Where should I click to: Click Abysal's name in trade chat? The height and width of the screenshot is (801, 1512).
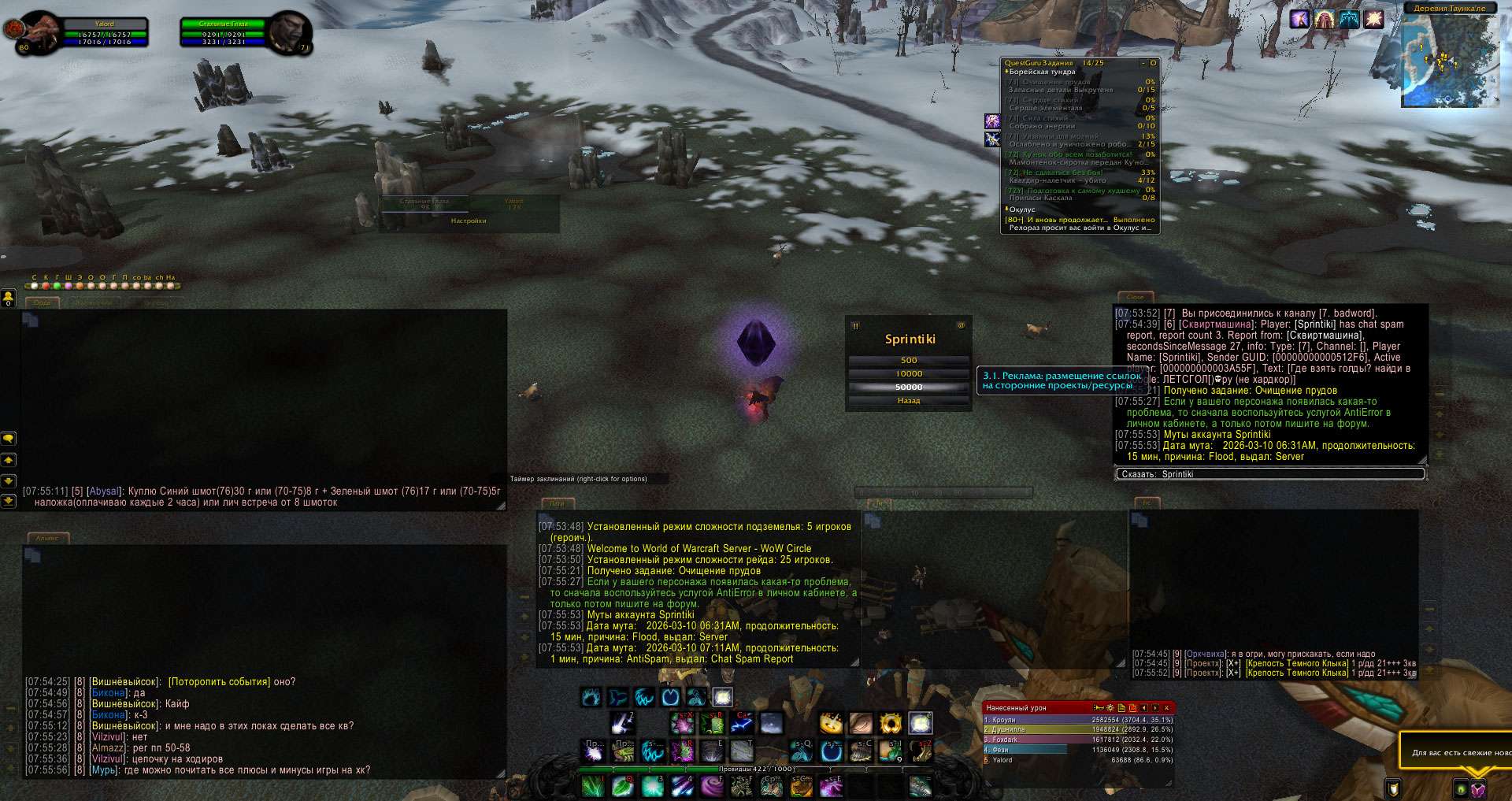[x=104, y=491]
